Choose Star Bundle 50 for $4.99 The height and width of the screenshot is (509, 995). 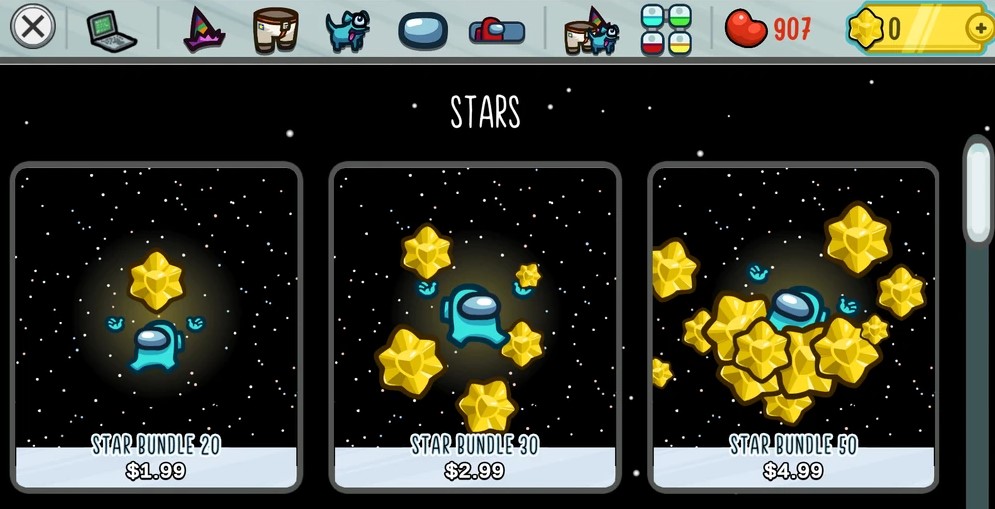click(x=793, y=327)
